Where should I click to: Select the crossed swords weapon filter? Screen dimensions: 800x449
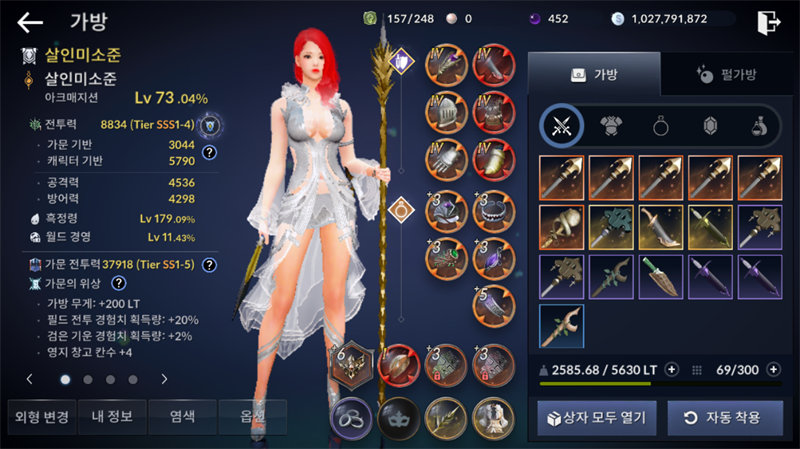[562, 125]
